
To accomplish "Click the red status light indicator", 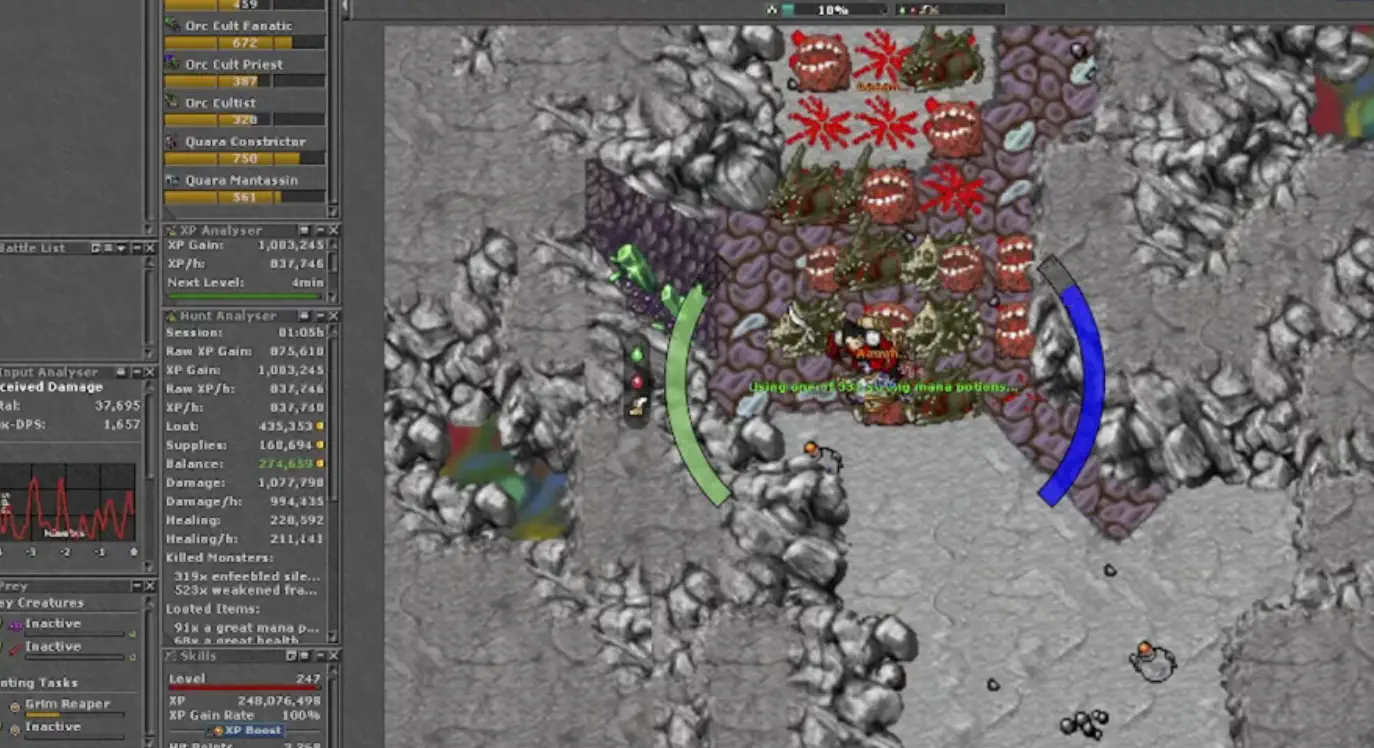I will click(x=637, y=378).
